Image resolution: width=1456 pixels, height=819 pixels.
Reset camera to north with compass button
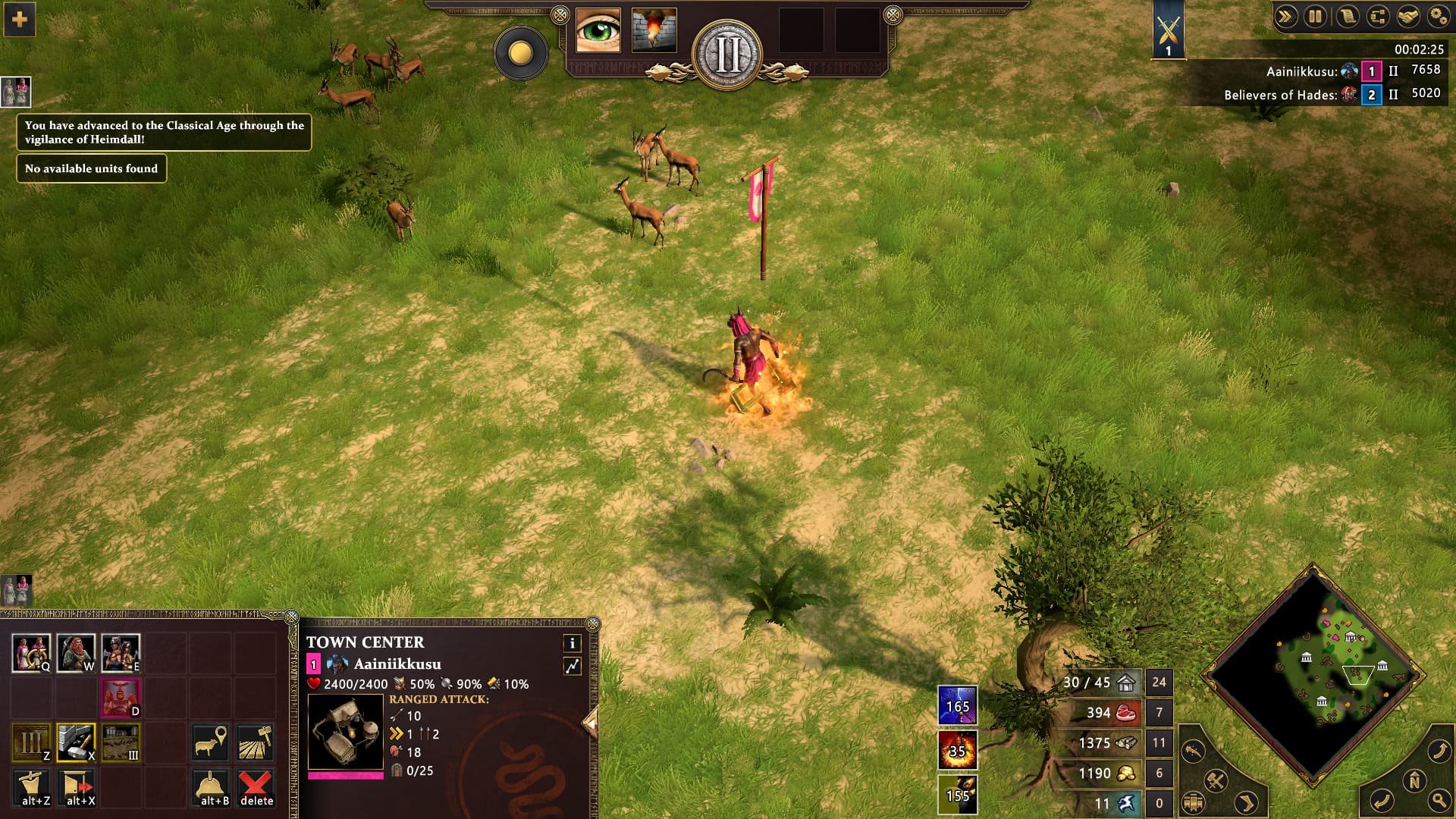1414,780
